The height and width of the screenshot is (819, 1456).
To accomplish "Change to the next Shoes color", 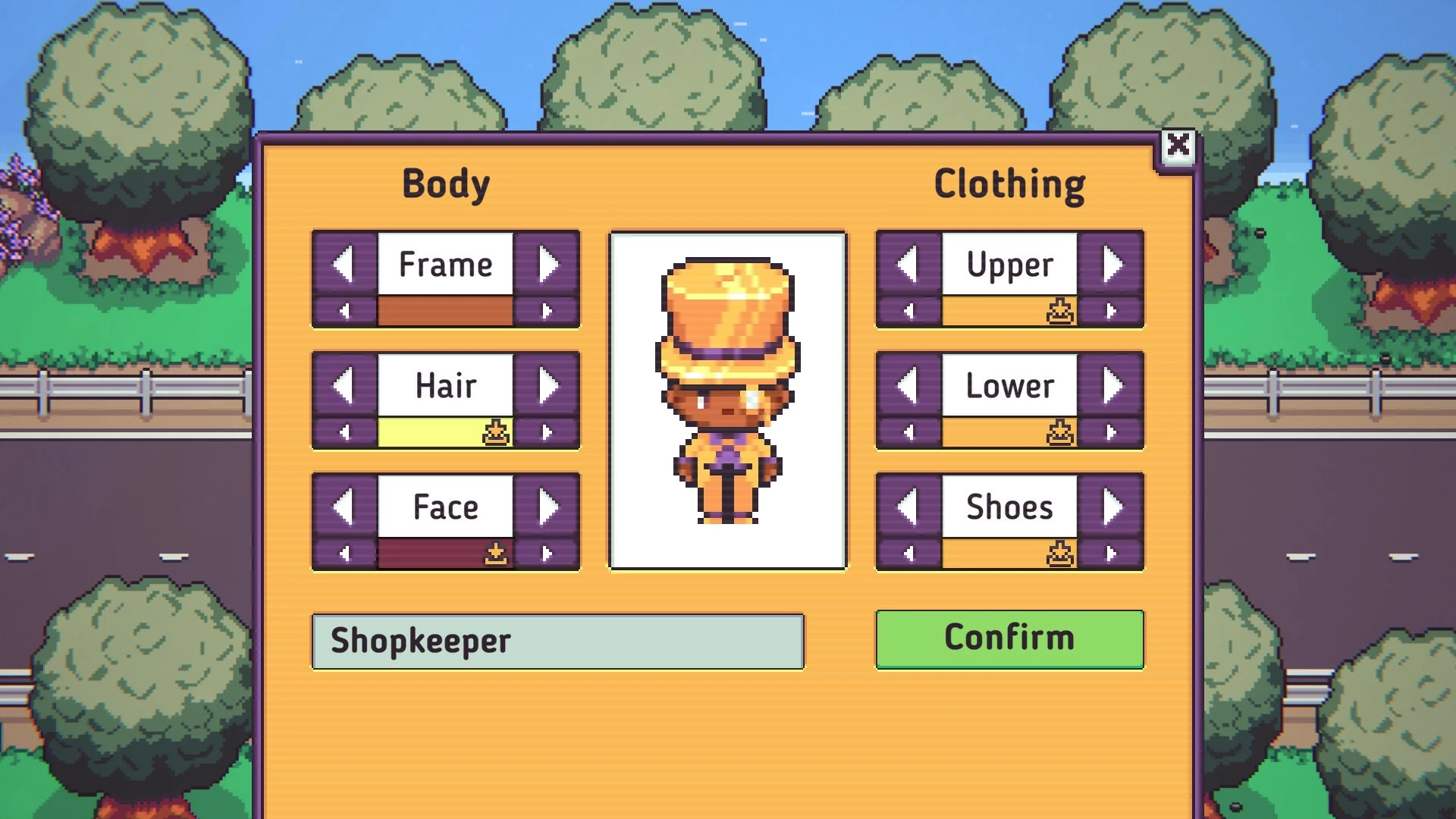I will pos(1111,554).
